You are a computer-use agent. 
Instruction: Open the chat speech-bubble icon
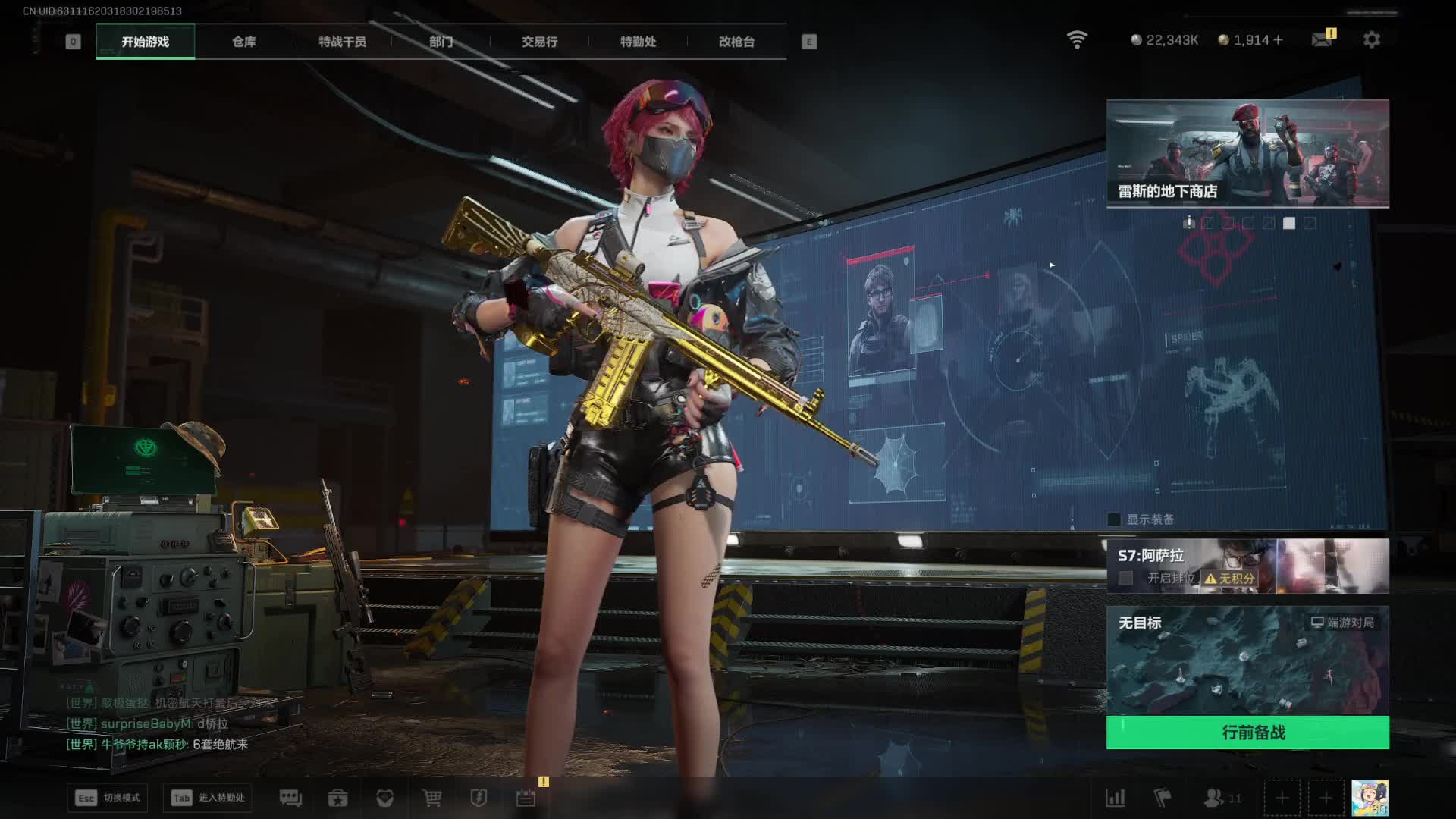pos(290,798)
